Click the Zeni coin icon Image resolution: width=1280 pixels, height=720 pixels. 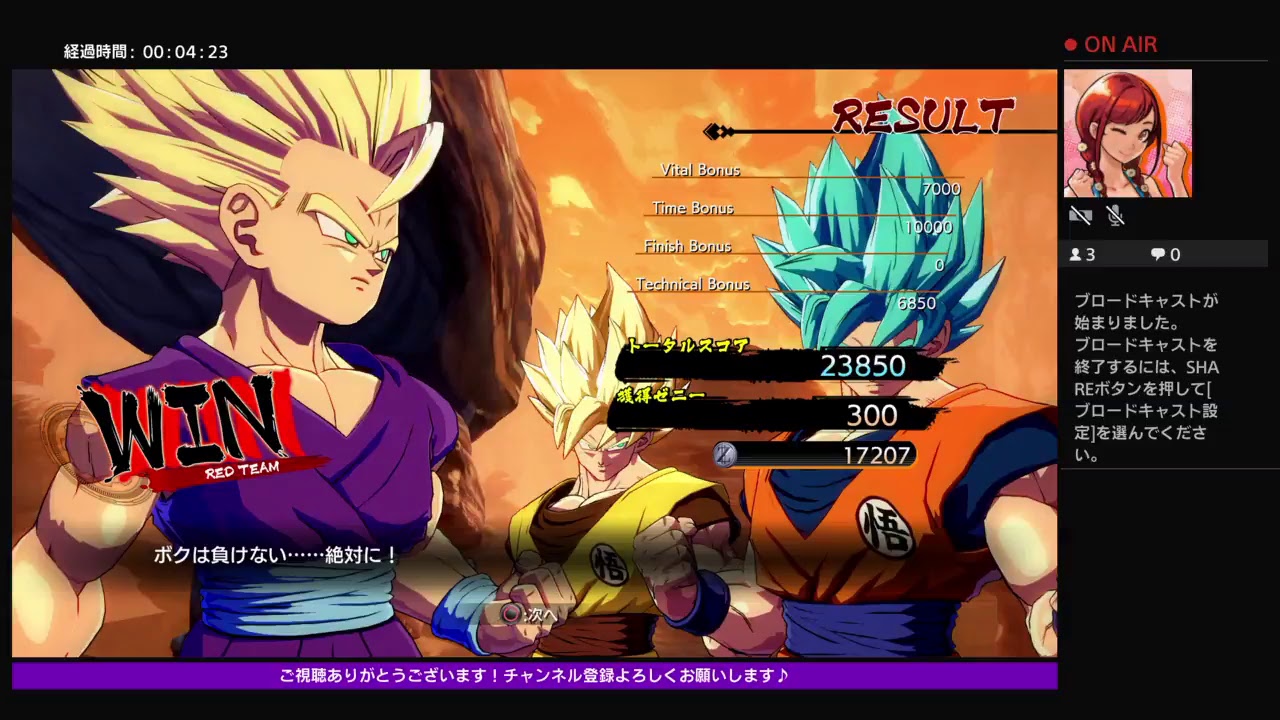click(722, 456)
